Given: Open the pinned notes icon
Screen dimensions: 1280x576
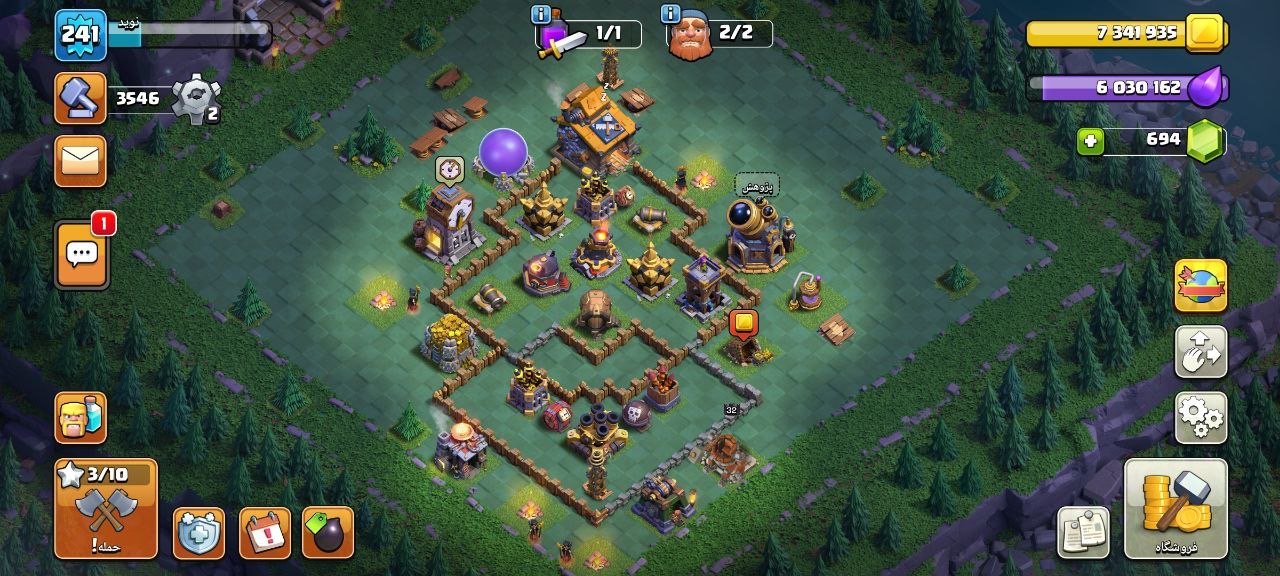Looking at the screenshot, I should pos(1083,531).
